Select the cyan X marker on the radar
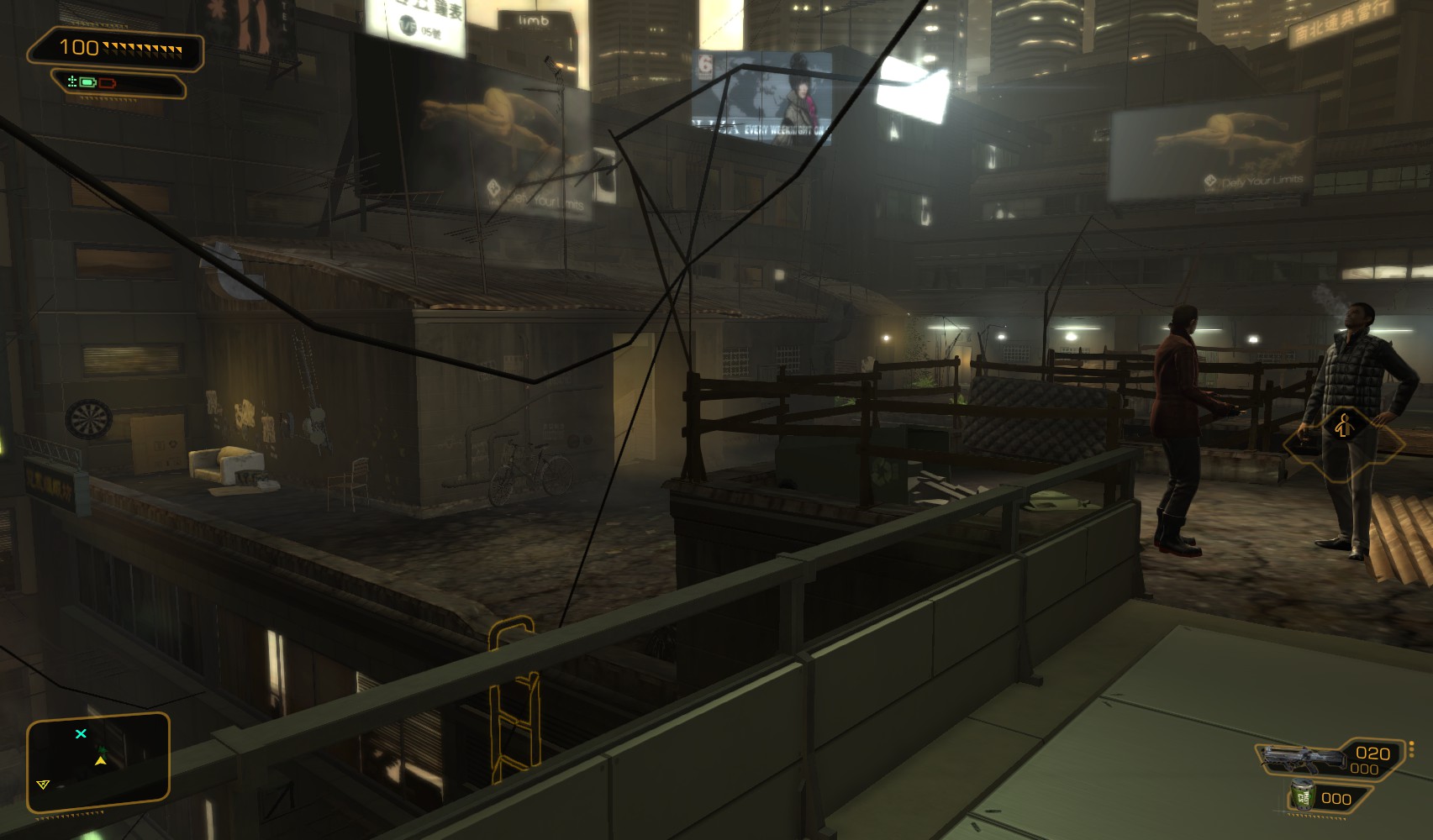This screenshot has height=840, width=1433. point(81,734)
